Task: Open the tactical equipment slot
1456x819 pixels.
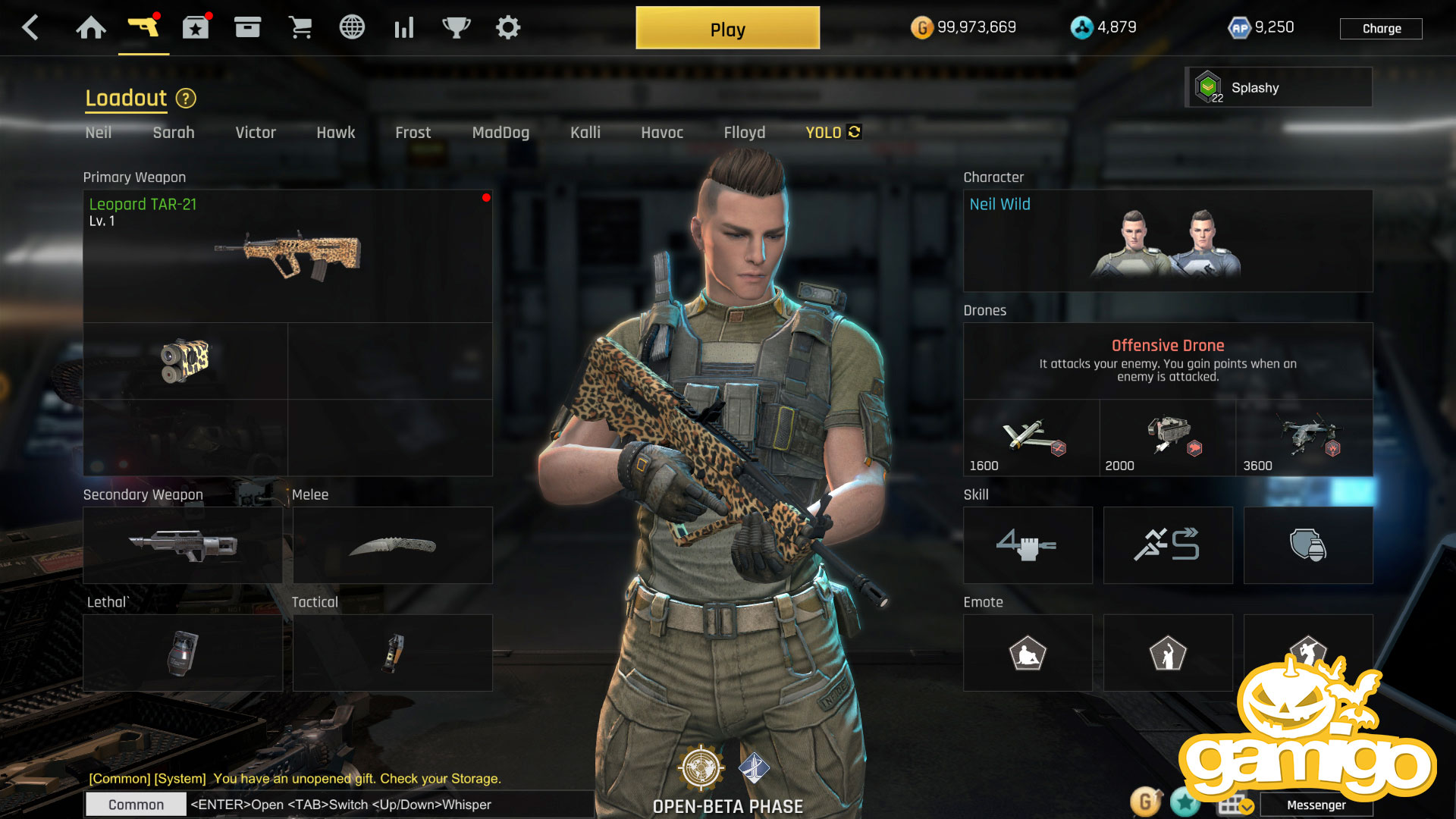Action: (x=392, y=653)
